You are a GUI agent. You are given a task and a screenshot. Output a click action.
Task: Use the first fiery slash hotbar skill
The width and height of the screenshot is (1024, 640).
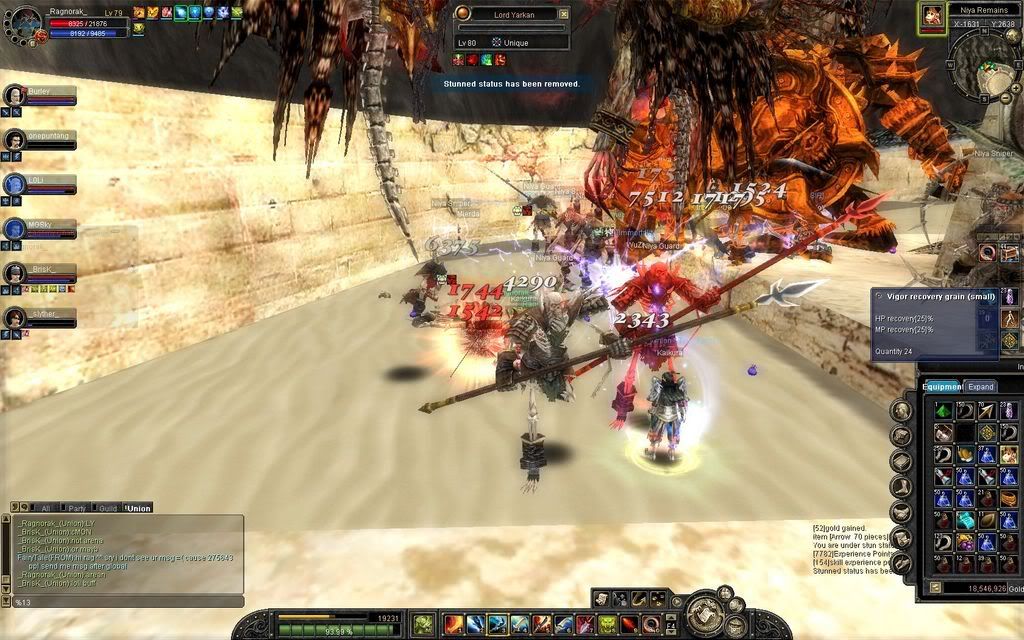click(452, 624)
